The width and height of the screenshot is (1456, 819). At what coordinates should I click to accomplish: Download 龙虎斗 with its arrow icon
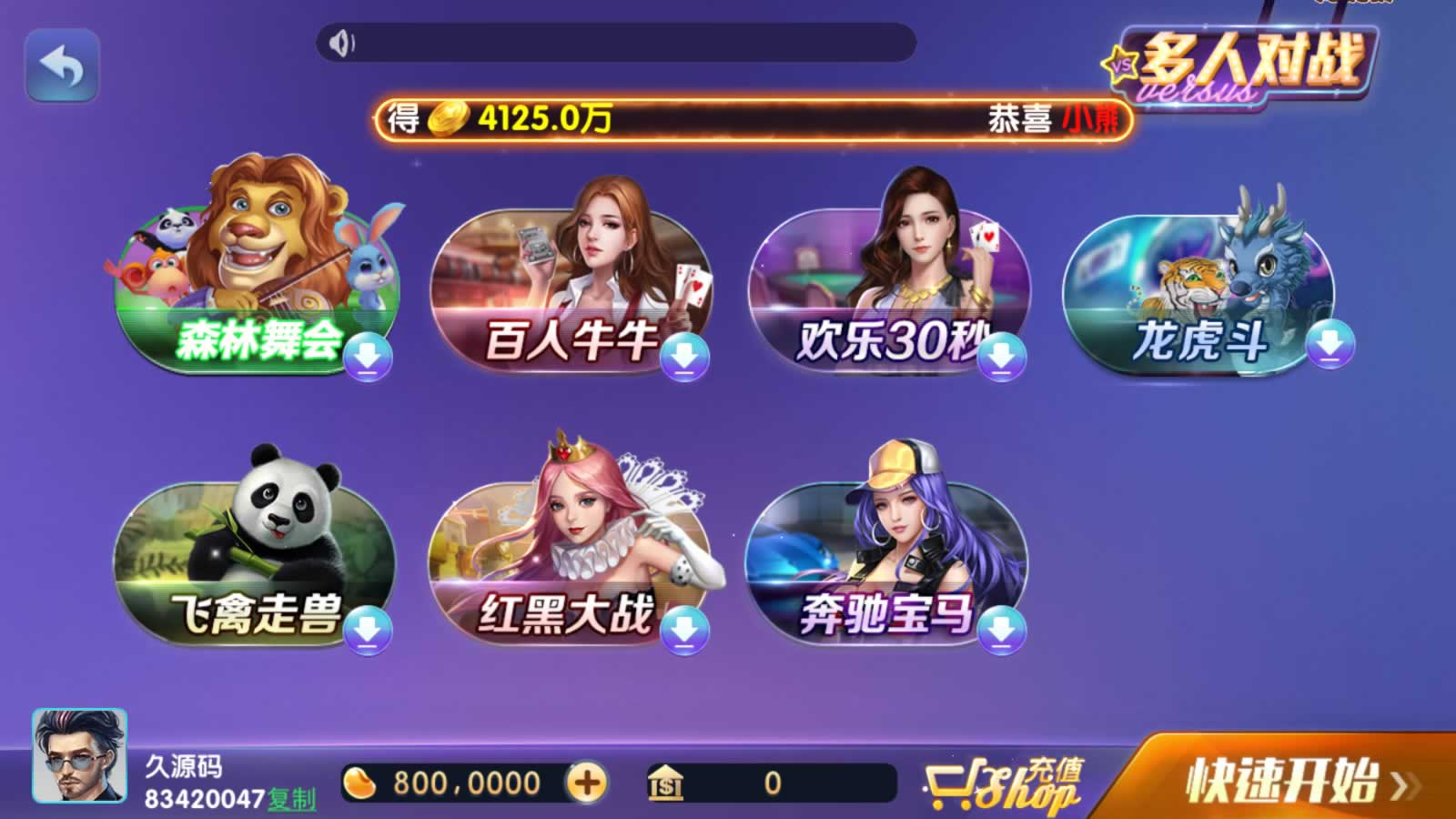1330,345
